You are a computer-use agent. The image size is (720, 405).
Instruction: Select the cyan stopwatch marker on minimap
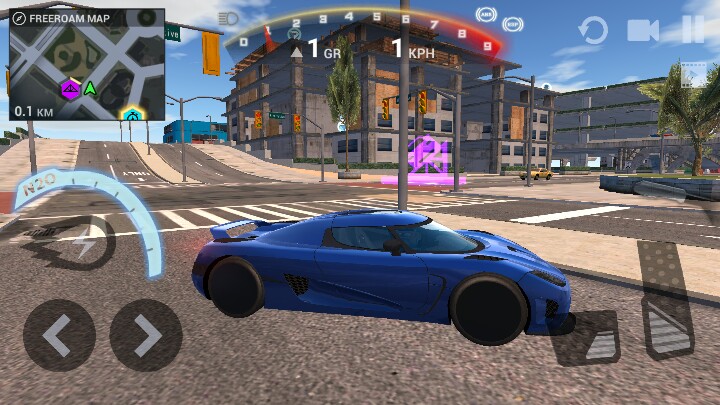coord(131,114)
